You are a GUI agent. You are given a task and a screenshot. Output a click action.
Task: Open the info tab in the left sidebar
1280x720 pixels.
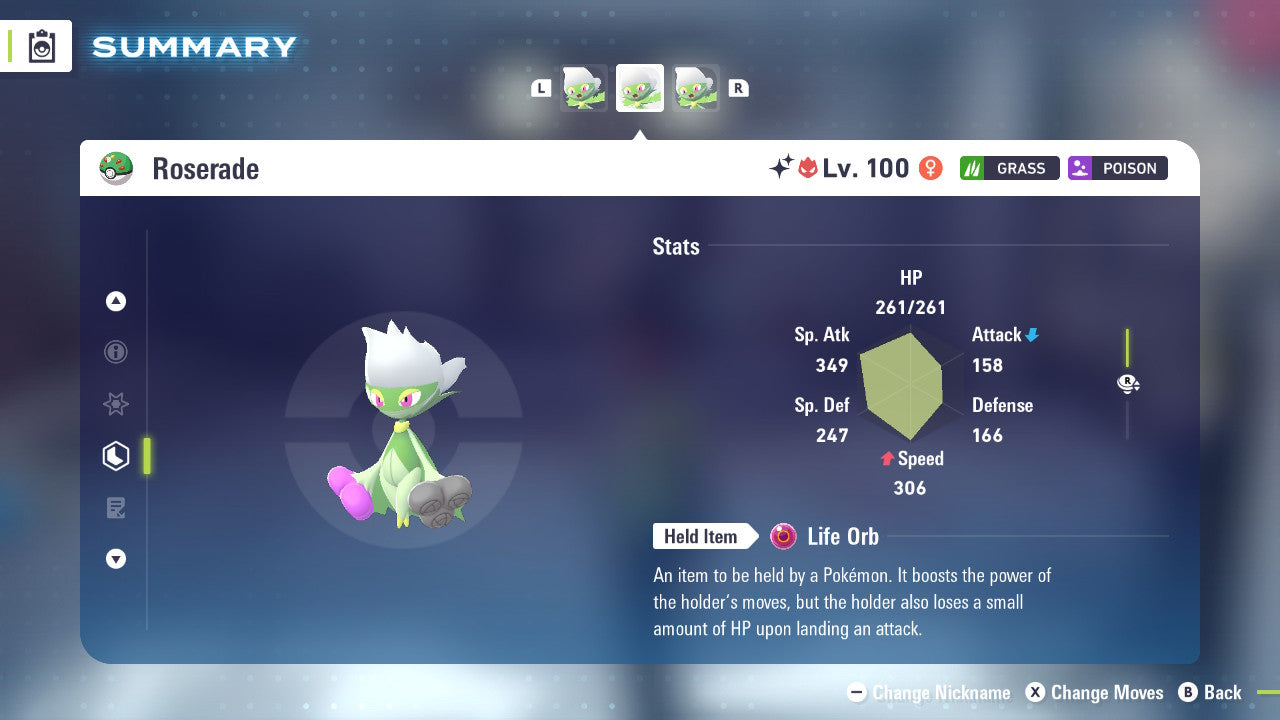[x=116, y=352]
